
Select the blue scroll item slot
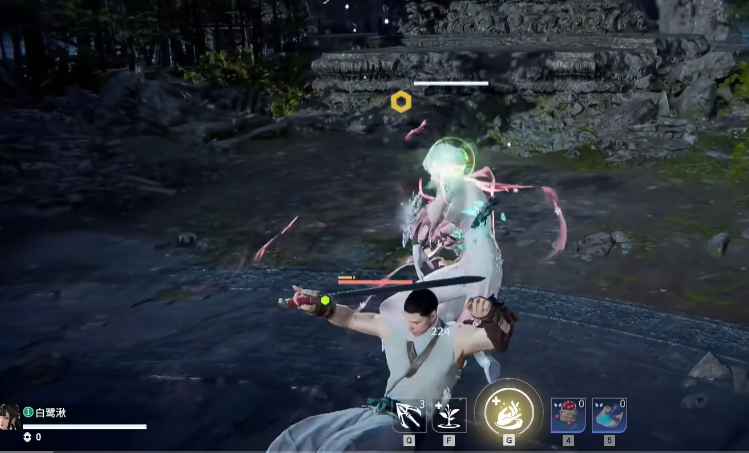click(609, 414)
